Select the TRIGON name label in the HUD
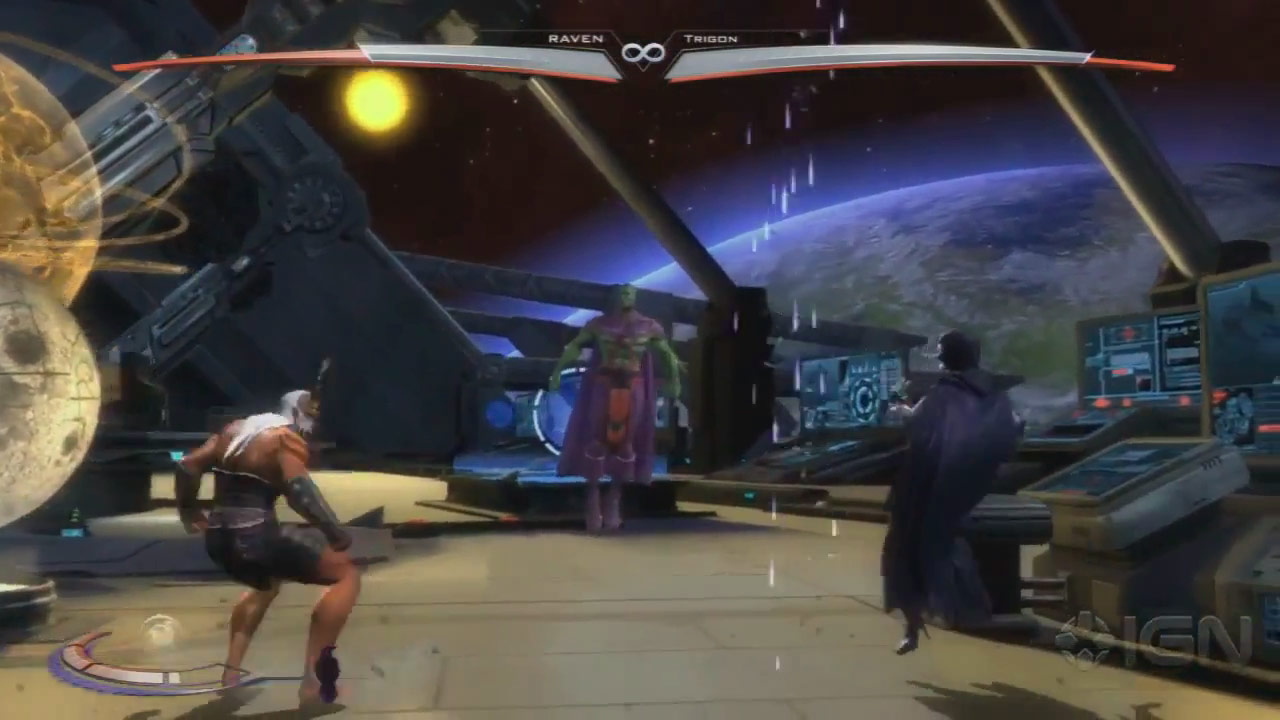The height and width of the screenshot is (720, 1280). pyautogui.click(x=713, y=38)
